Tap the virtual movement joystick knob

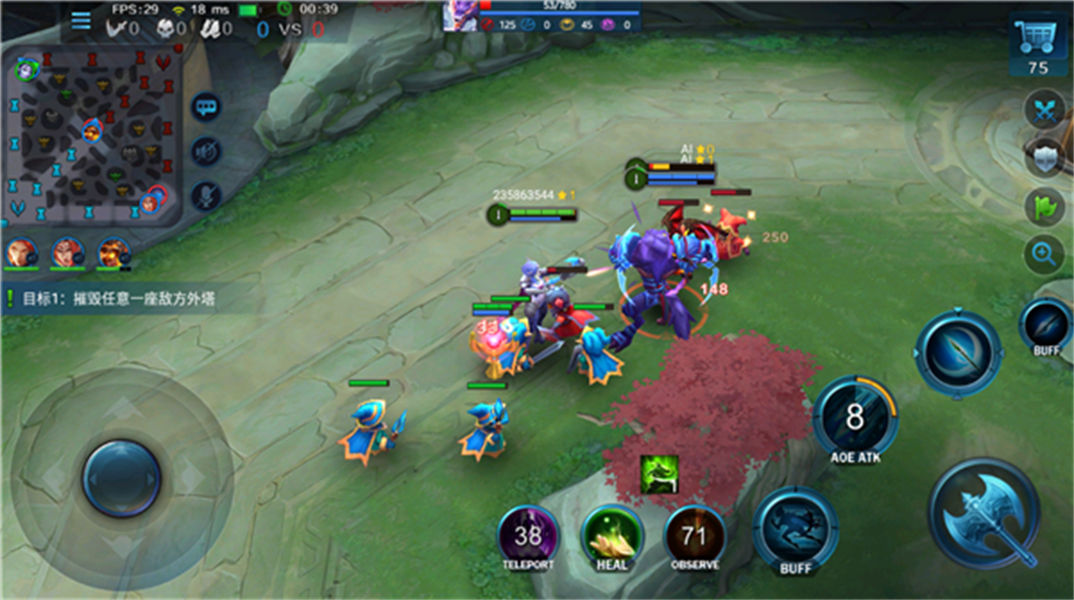click(121, 478)
